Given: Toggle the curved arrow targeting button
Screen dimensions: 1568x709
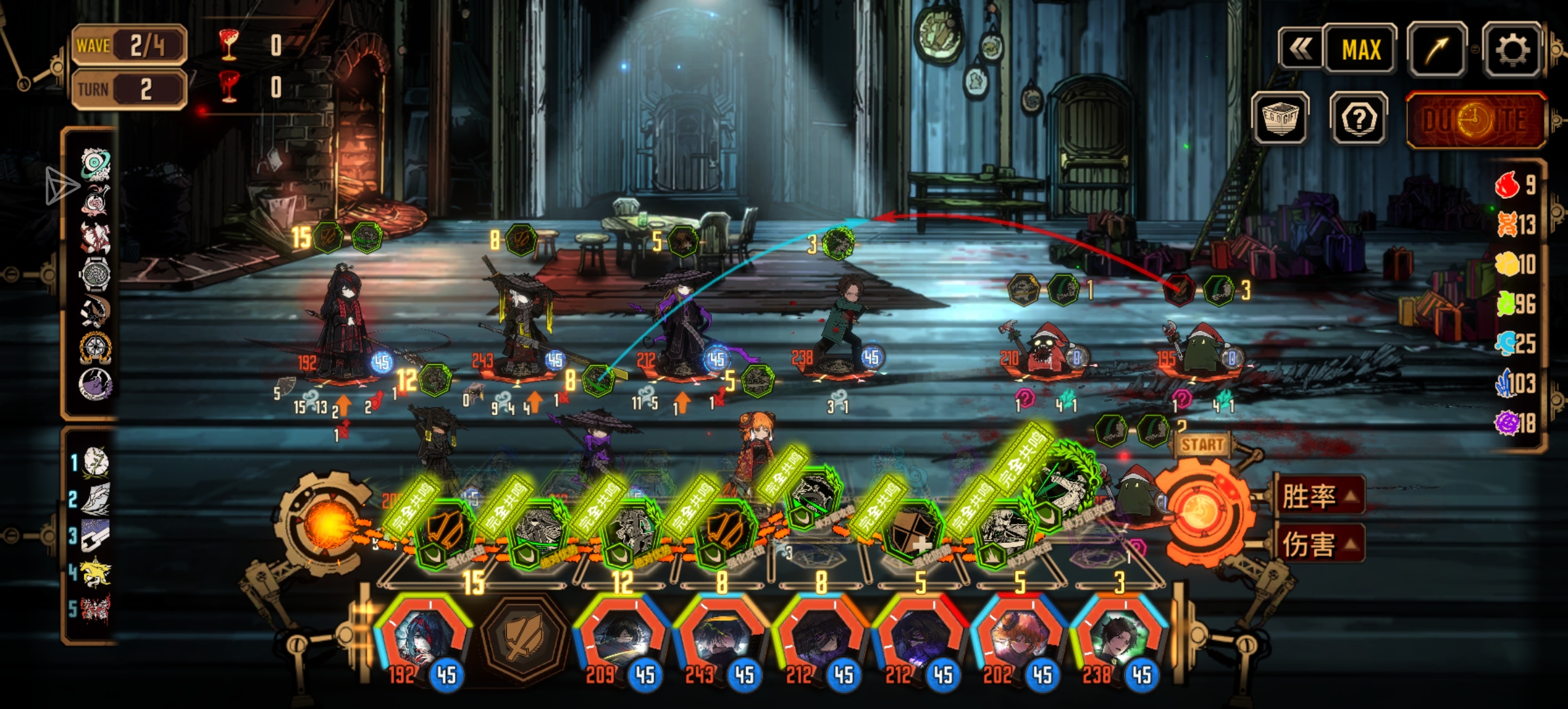Looking at the screenshot, I should pyautogui.click(x=1437, y=50).
